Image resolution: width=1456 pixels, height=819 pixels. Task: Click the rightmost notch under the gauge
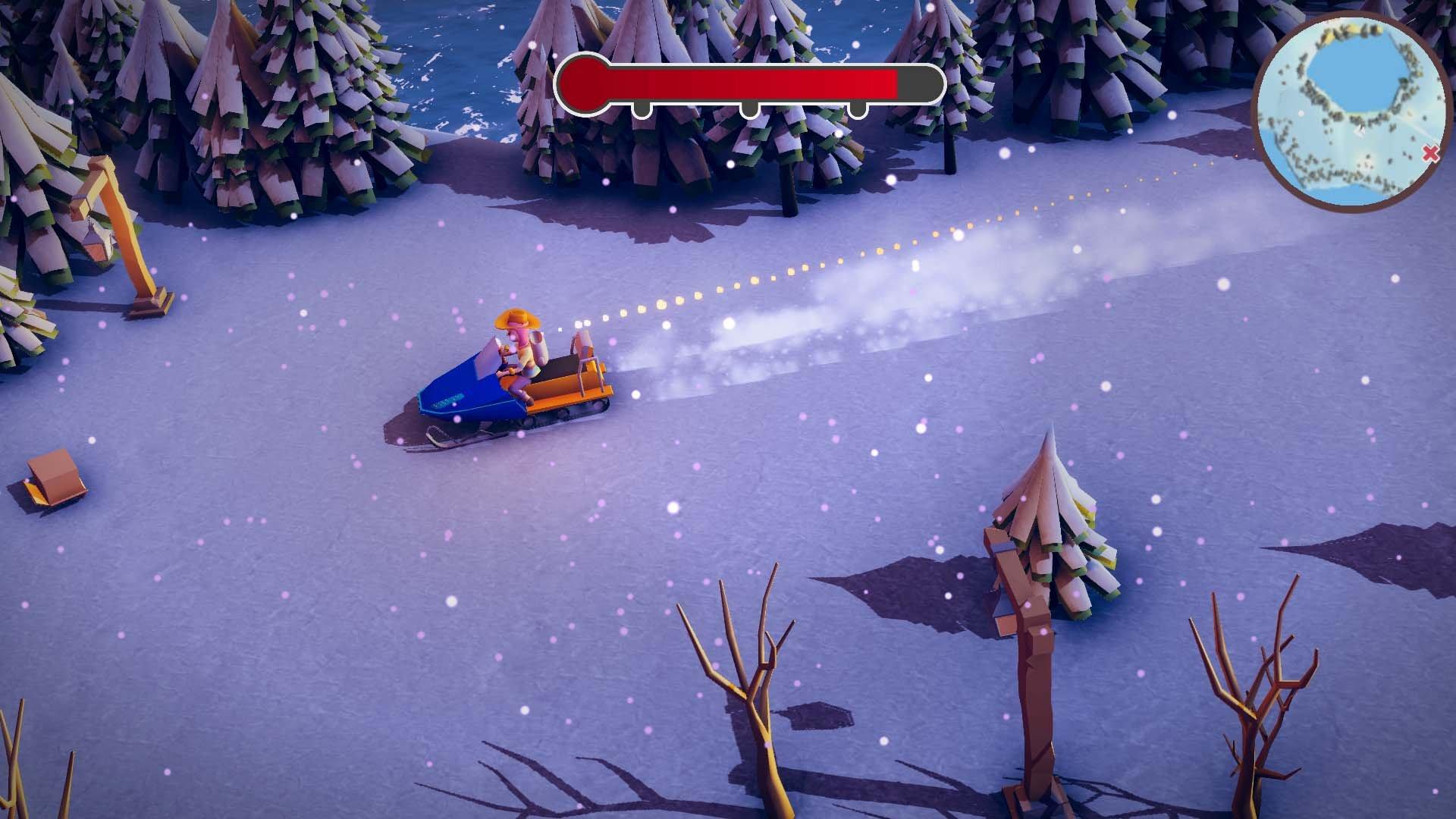[857, 110]
